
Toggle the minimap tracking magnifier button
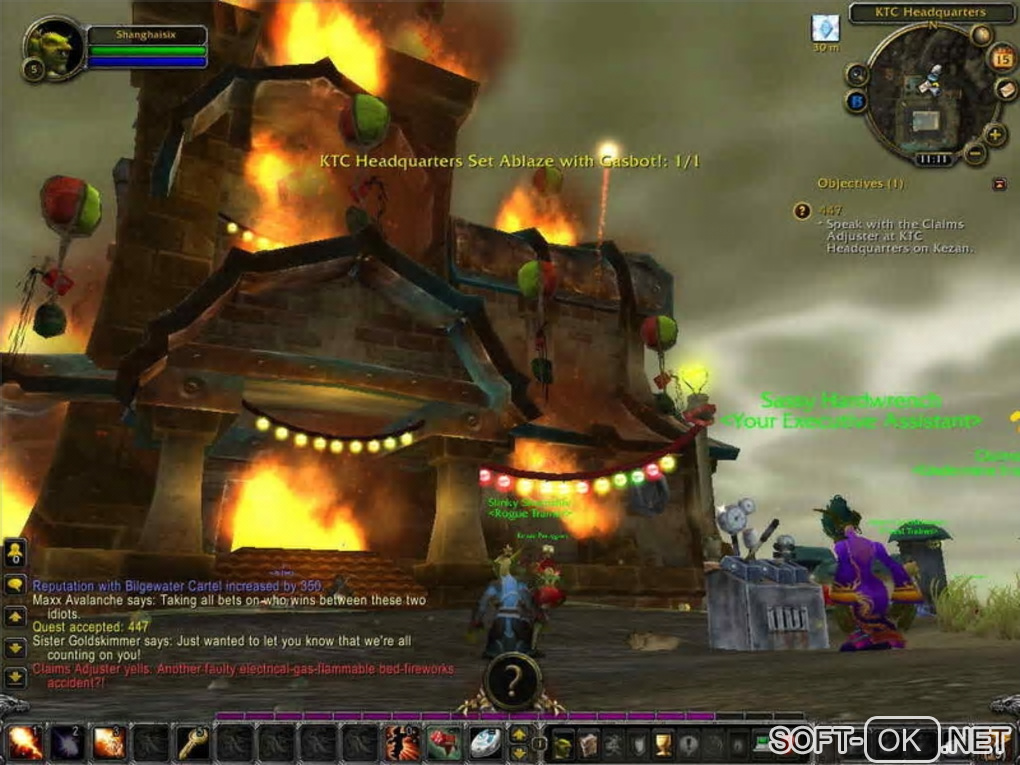click(857, 75)
